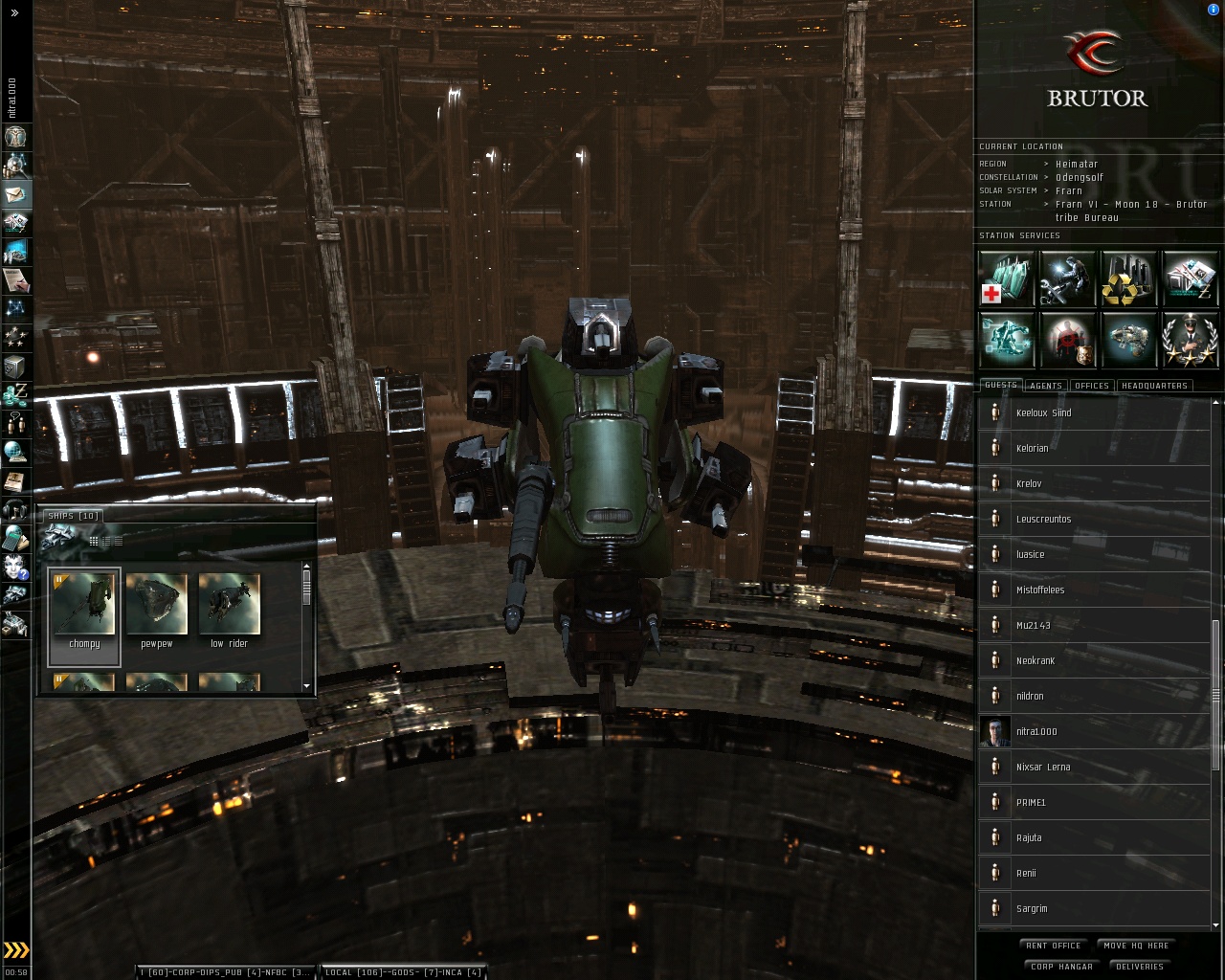The width and height of the screenshot is (1225, 980).
Task: Open the Local chat channel tab
Action: [402, 972]
